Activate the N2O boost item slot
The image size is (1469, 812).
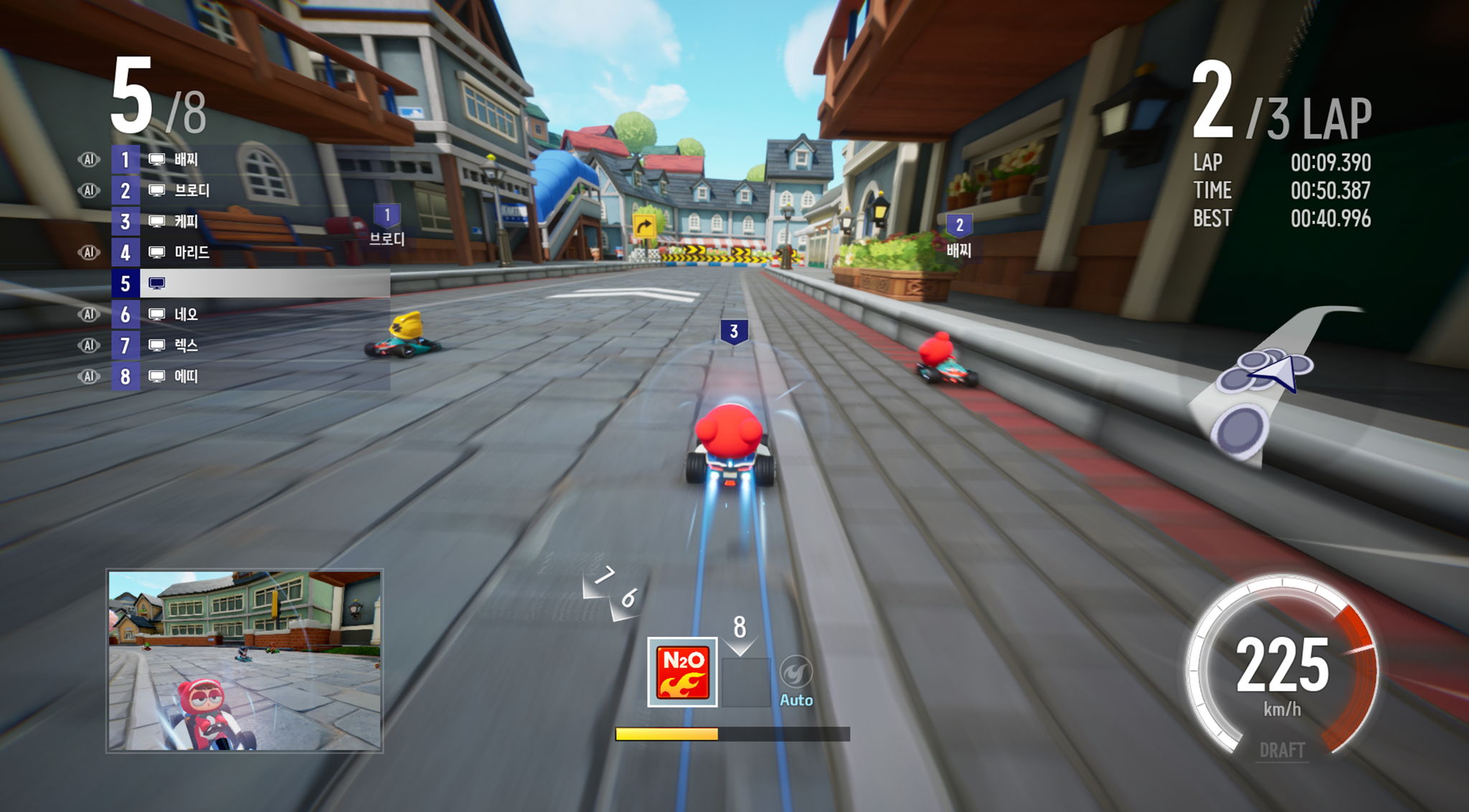682,672
